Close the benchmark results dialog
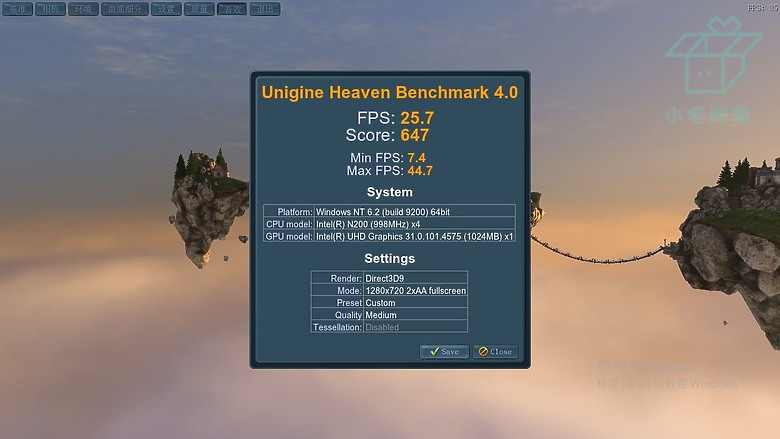This screenshot has width=780, height=439. 495,352
